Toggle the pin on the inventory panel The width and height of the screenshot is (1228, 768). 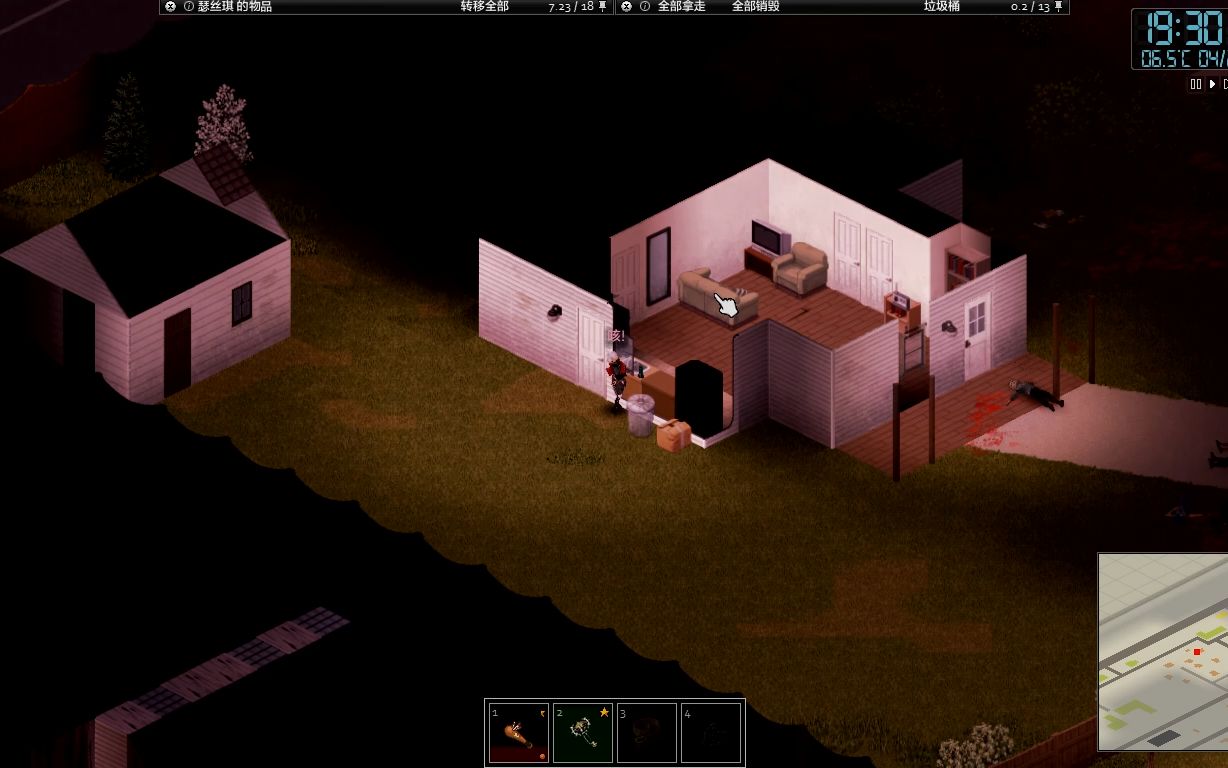point(603,6)
